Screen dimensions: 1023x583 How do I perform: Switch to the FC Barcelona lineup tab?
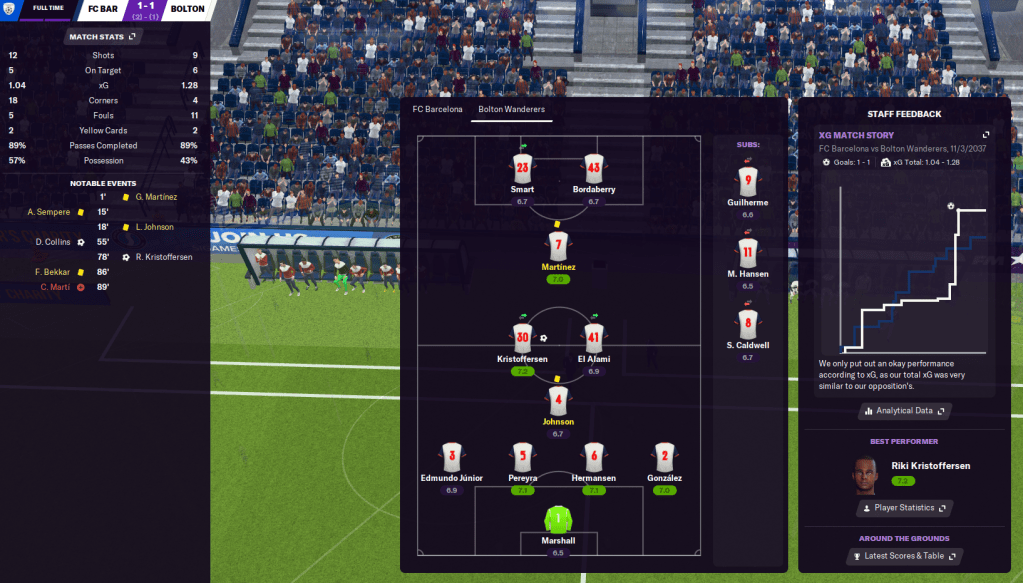(x=437, y=109)
